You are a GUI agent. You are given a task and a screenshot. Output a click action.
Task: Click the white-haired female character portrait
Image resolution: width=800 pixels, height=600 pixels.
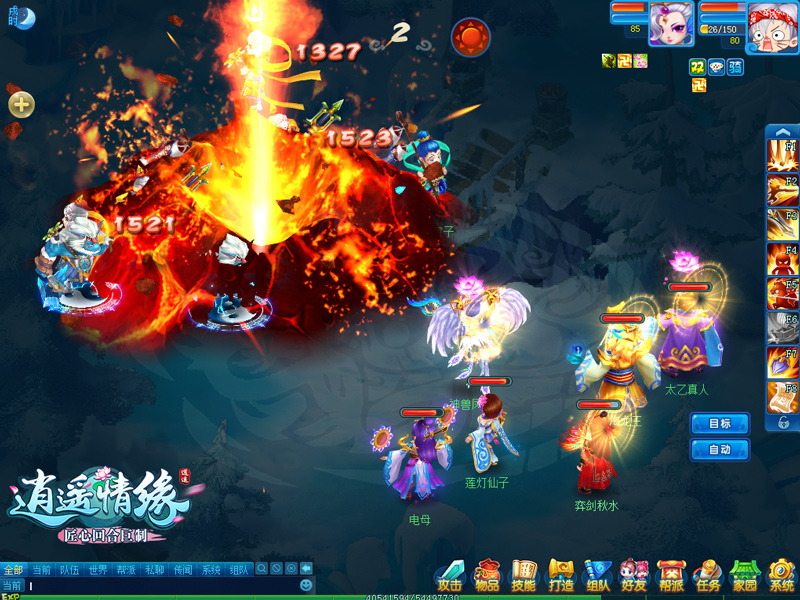click(x=671, y=24)
